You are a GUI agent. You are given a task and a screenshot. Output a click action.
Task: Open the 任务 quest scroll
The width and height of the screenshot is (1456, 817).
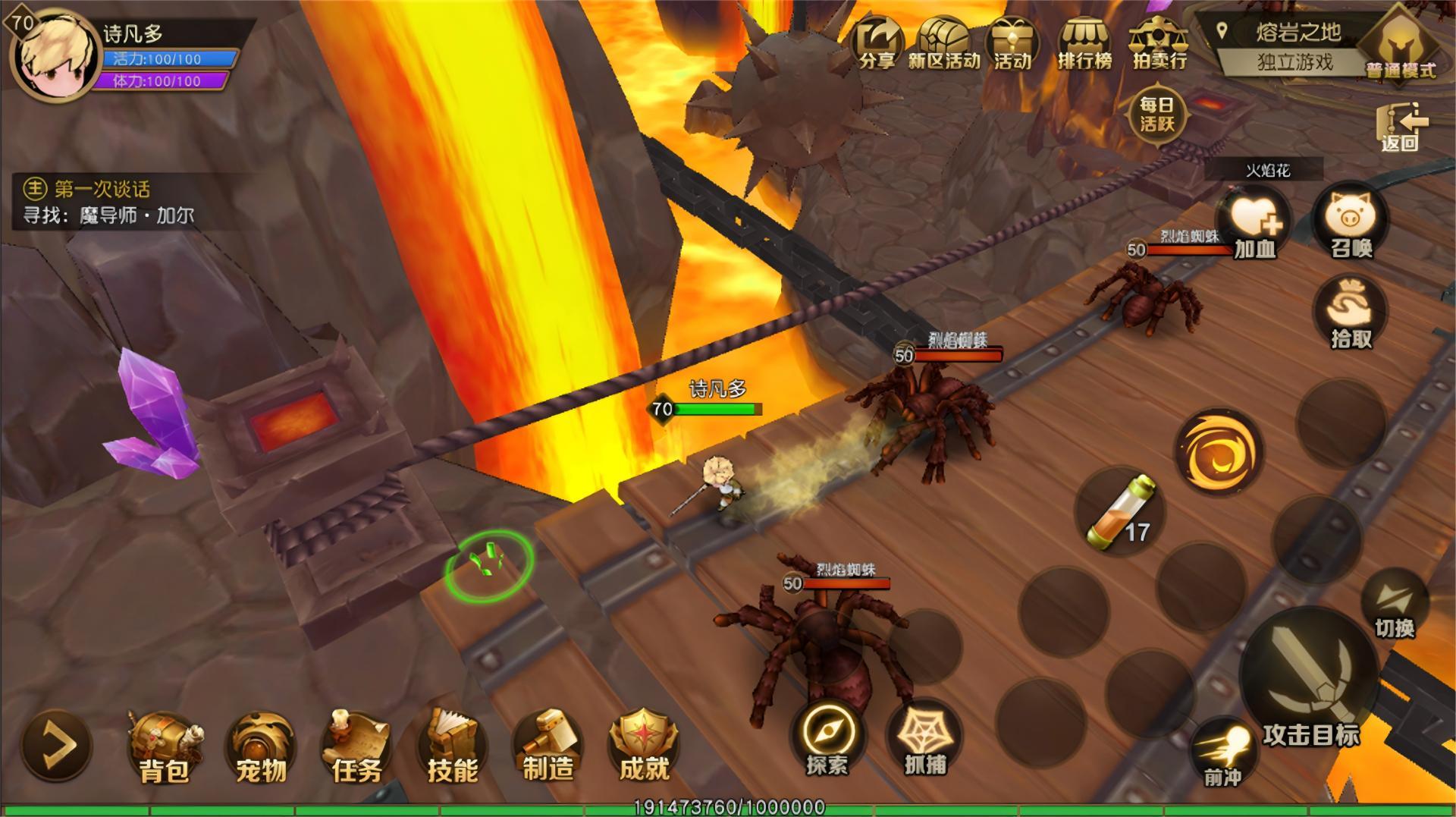(356, 748)
